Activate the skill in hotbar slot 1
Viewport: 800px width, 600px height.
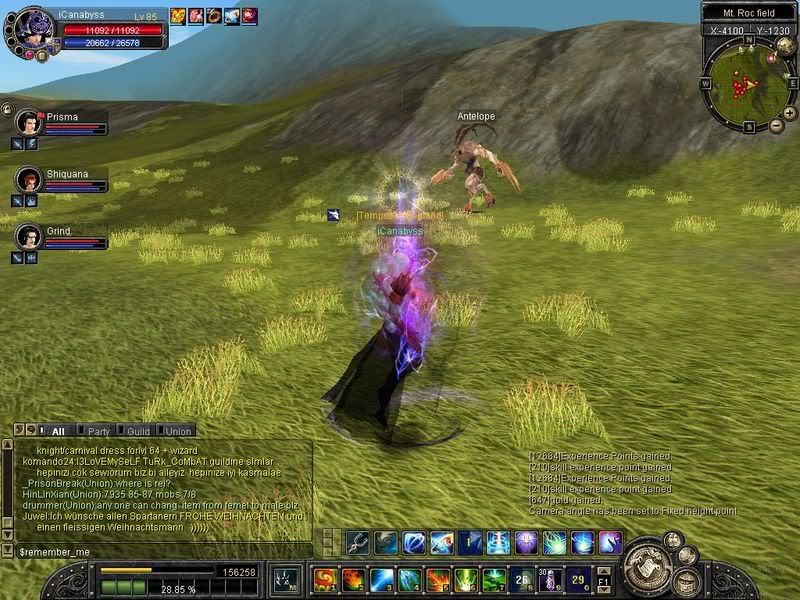tap(325, 579)
